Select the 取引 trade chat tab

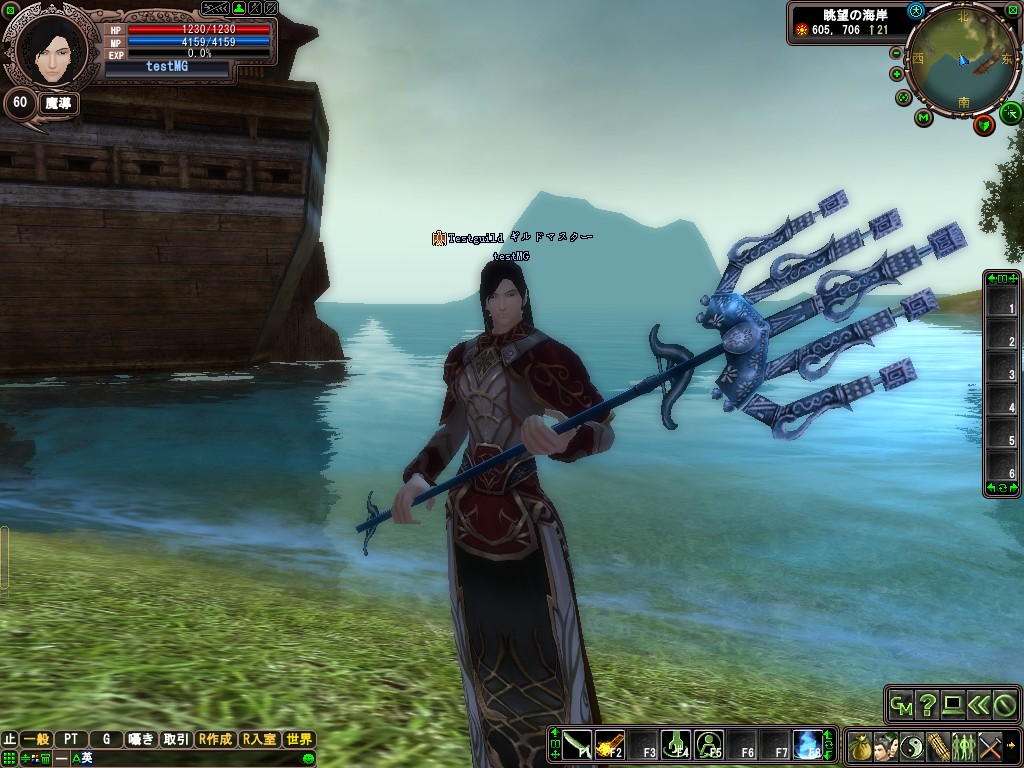176,740
